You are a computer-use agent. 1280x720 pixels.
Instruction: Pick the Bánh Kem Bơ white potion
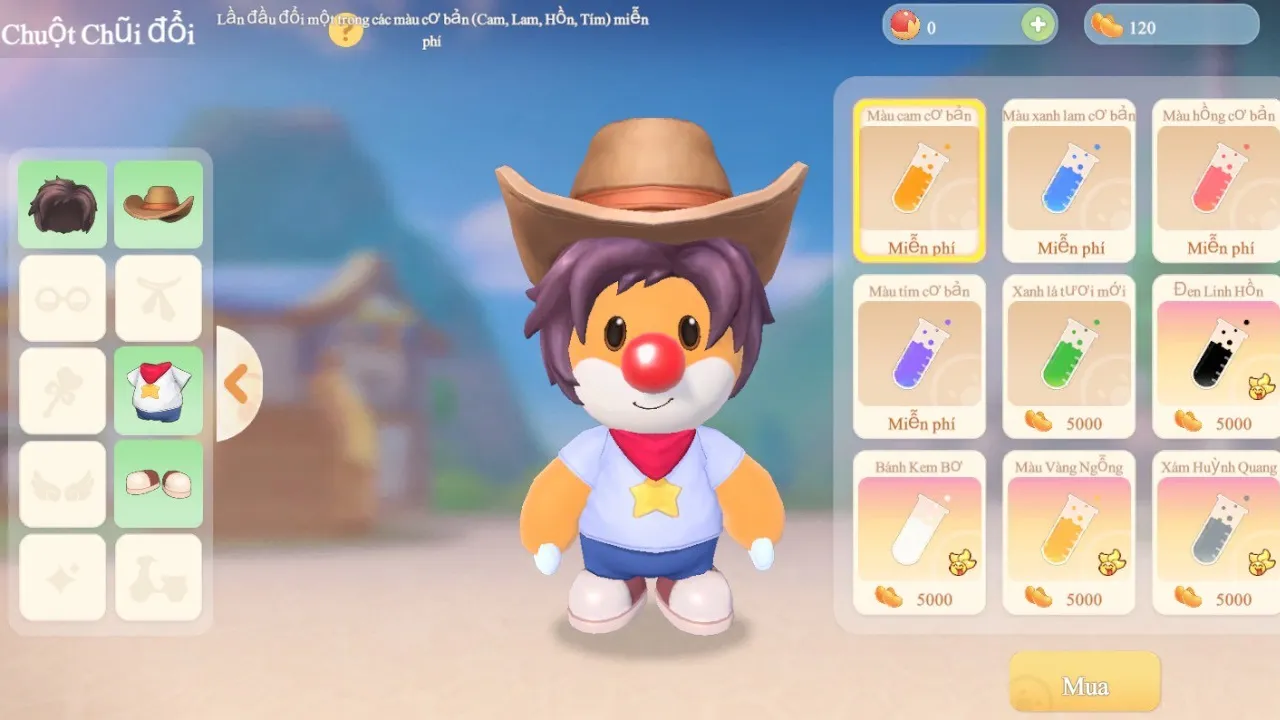(919, 533)
